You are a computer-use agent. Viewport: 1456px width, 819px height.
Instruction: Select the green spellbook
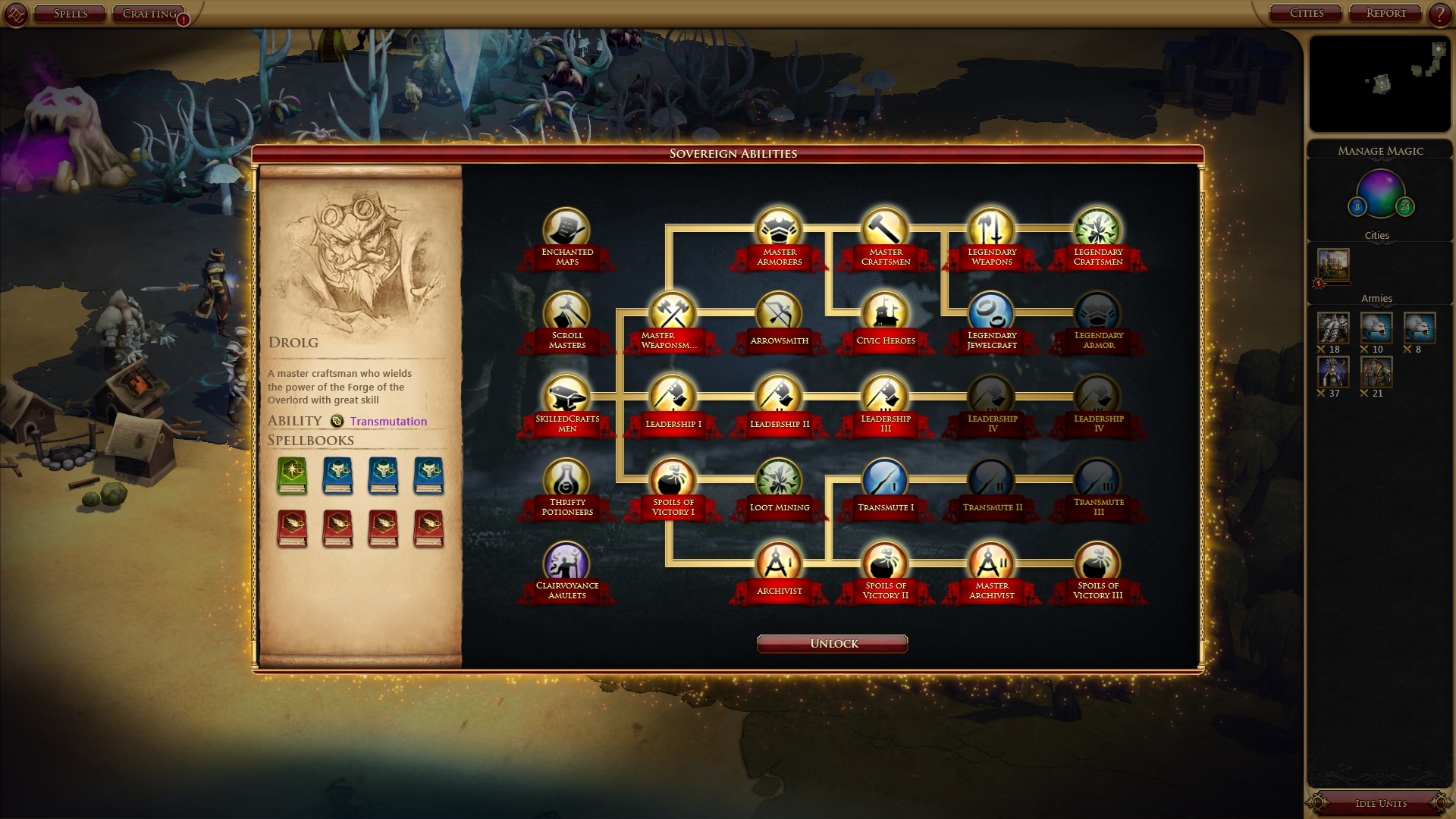point(292,475)
